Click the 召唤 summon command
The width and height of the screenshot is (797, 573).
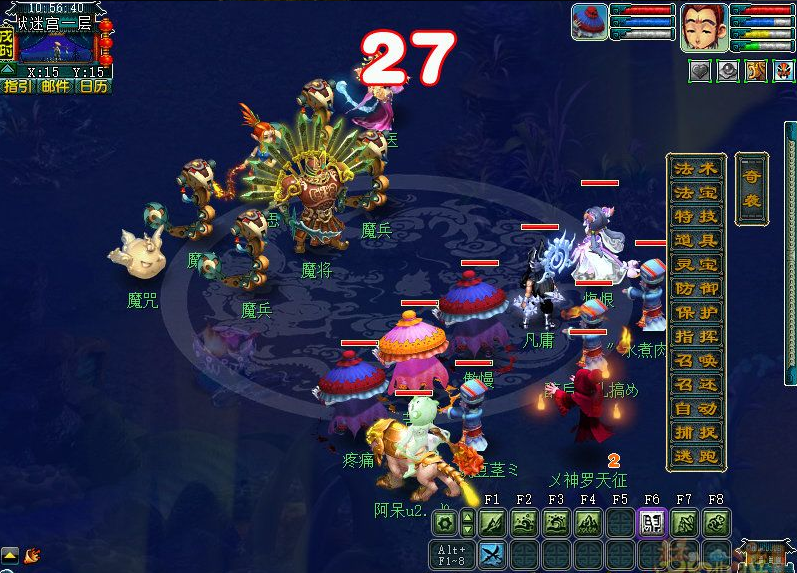click(x=697, y=360)
